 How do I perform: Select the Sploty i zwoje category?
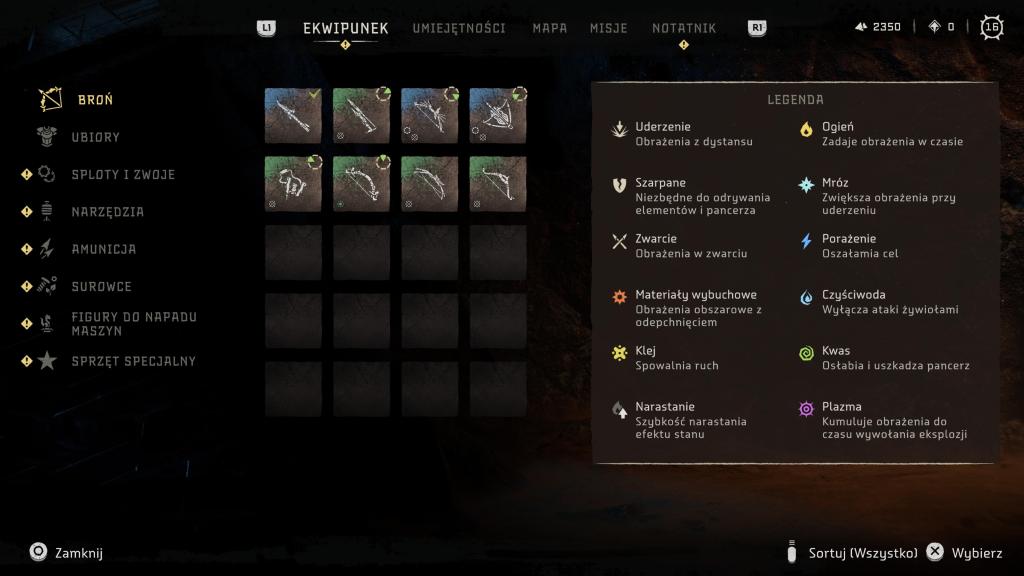(x=123, y=175)
